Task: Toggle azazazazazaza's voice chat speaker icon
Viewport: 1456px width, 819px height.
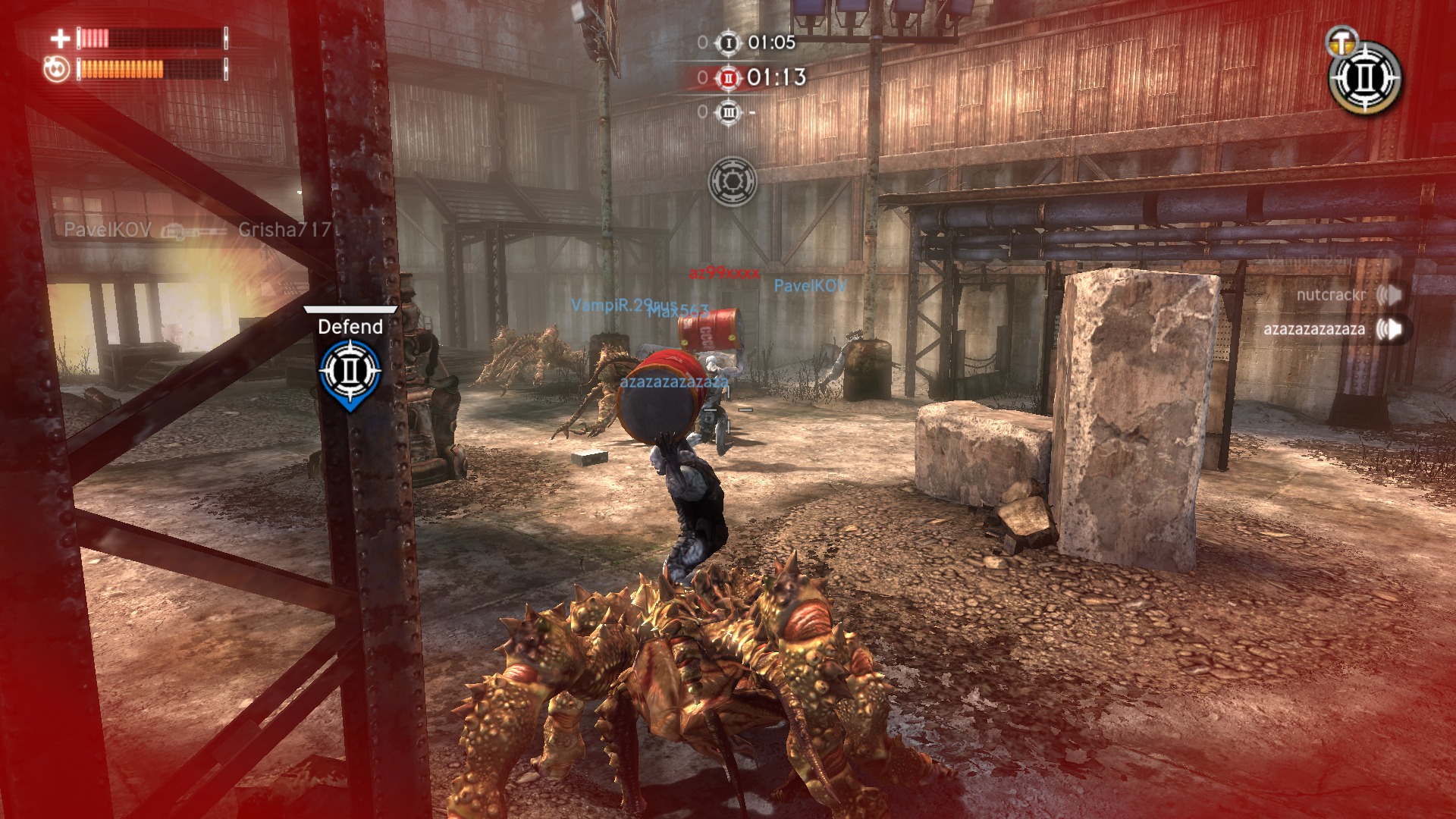Action: pyautogui.click(x=1389, y=329)
